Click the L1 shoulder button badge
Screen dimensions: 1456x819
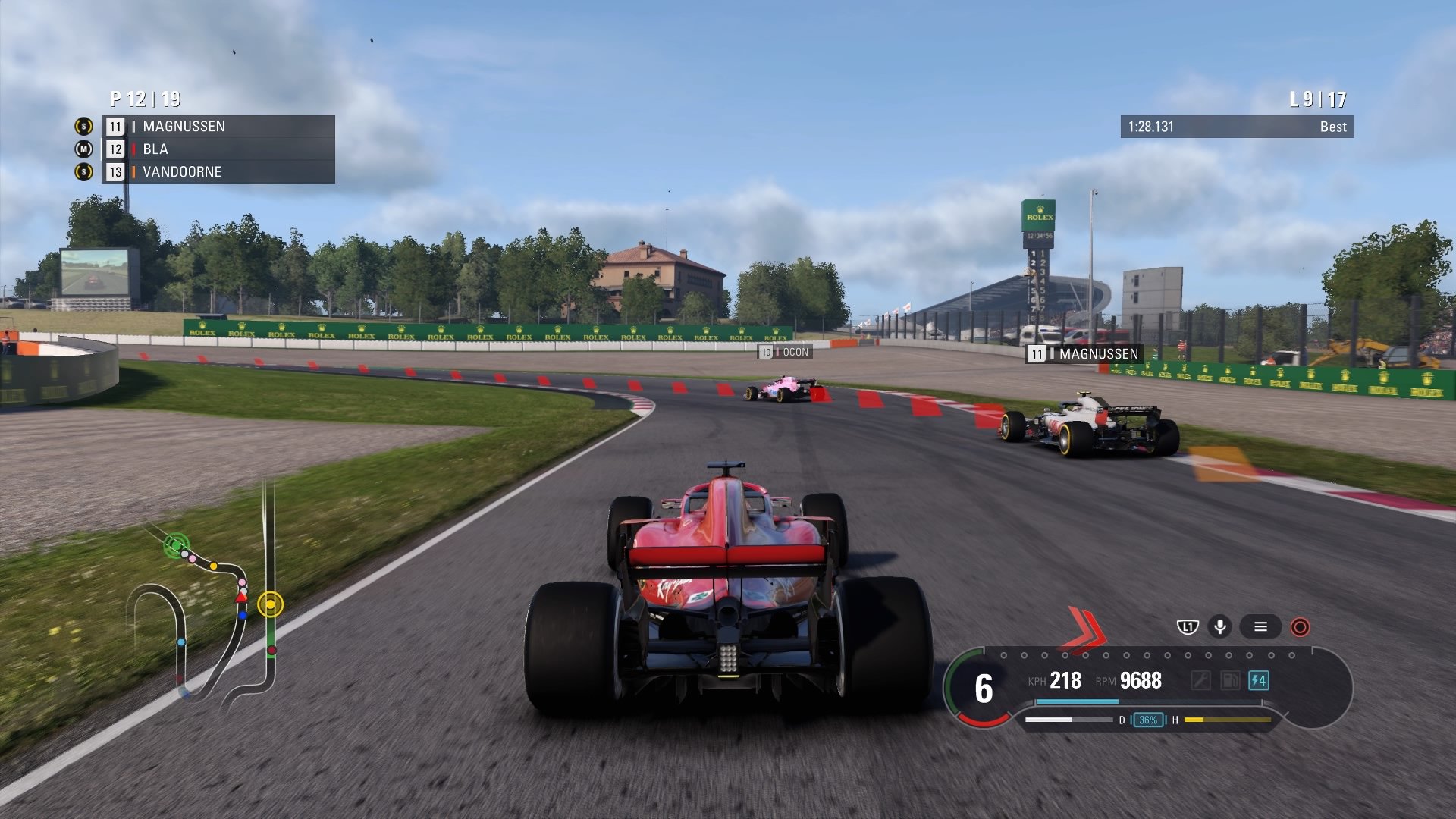[x=1188, y=626]
